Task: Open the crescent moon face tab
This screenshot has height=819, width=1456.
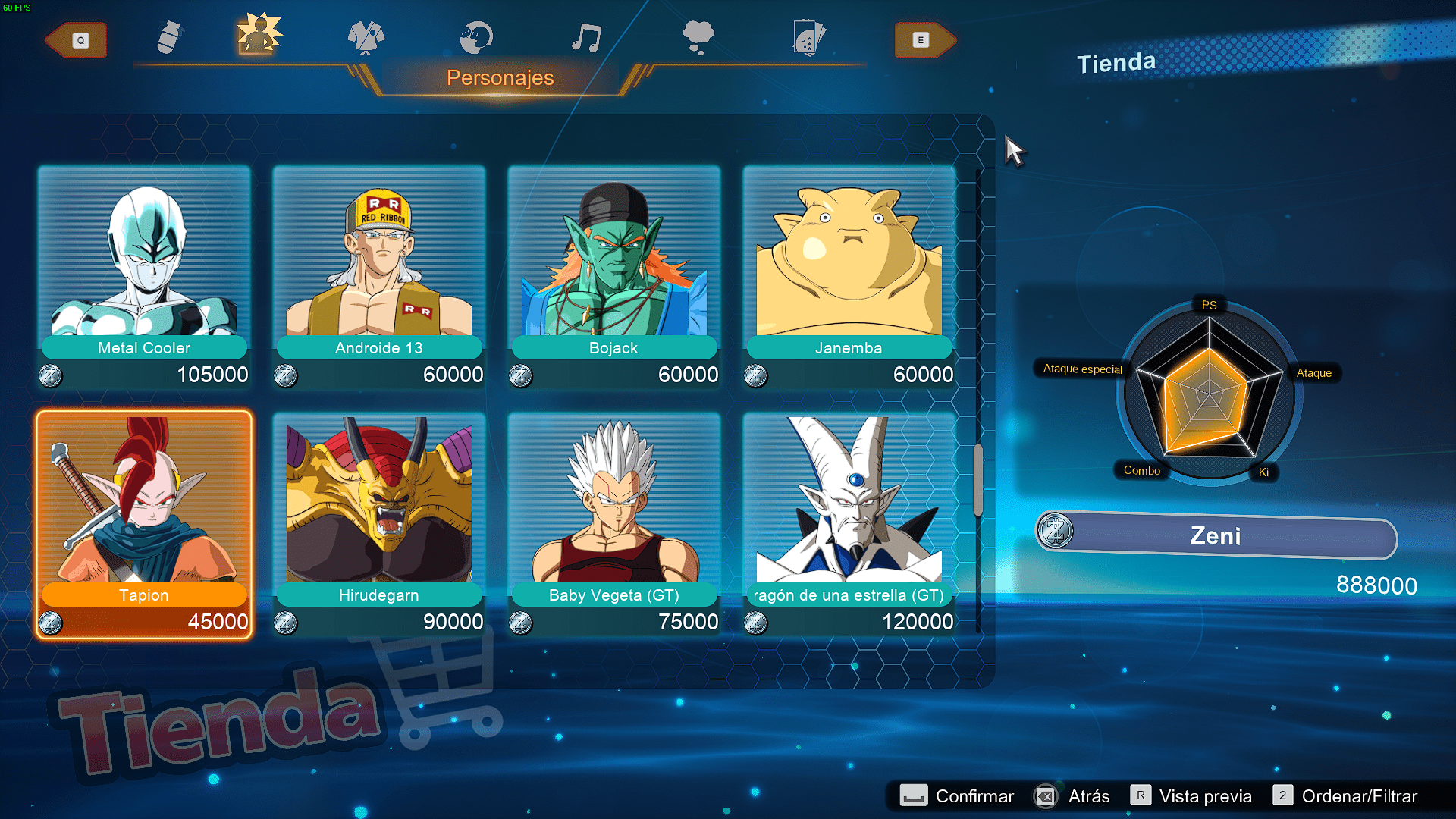Action: 476,38
